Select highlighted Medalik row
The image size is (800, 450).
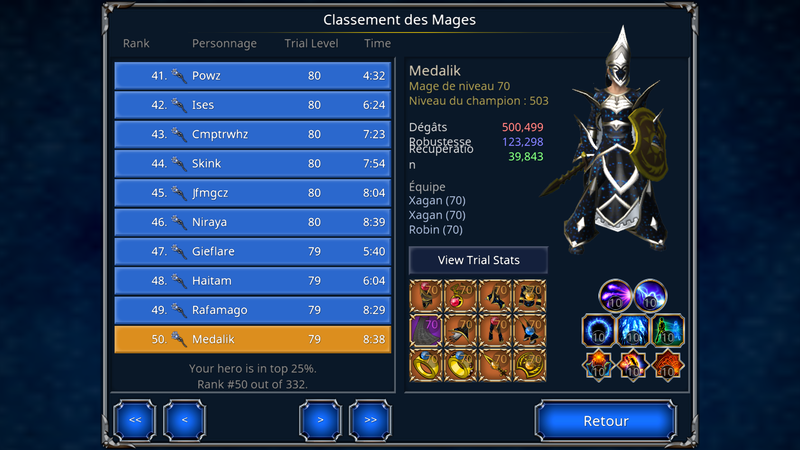coord(252,340)
